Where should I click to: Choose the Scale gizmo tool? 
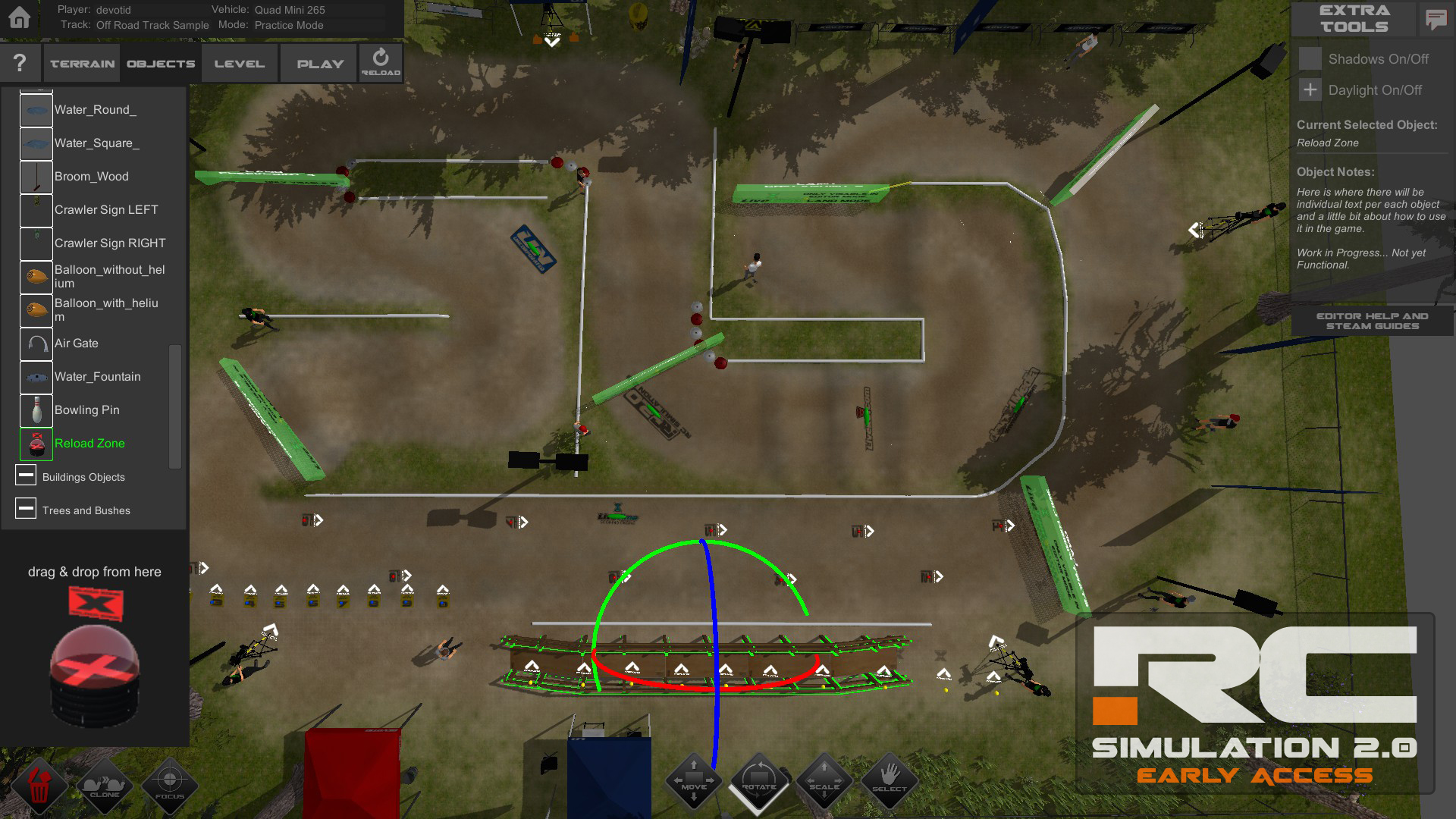[x=824, y=781]
